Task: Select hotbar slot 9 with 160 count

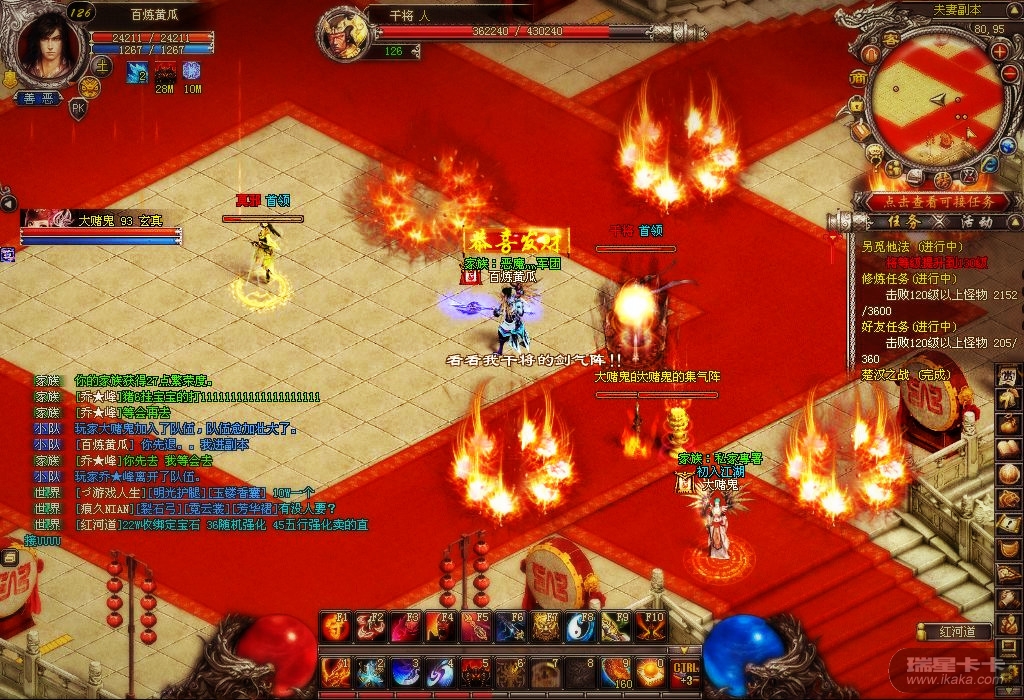Action: (x=615, y=672)
